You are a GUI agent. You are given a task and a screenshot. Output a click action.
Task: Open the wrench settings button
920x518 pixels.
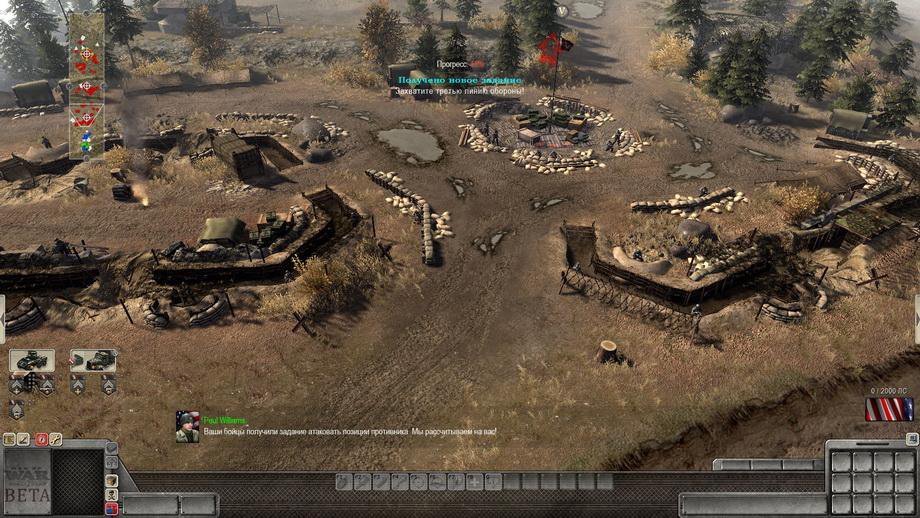click(x=56, y=439)
